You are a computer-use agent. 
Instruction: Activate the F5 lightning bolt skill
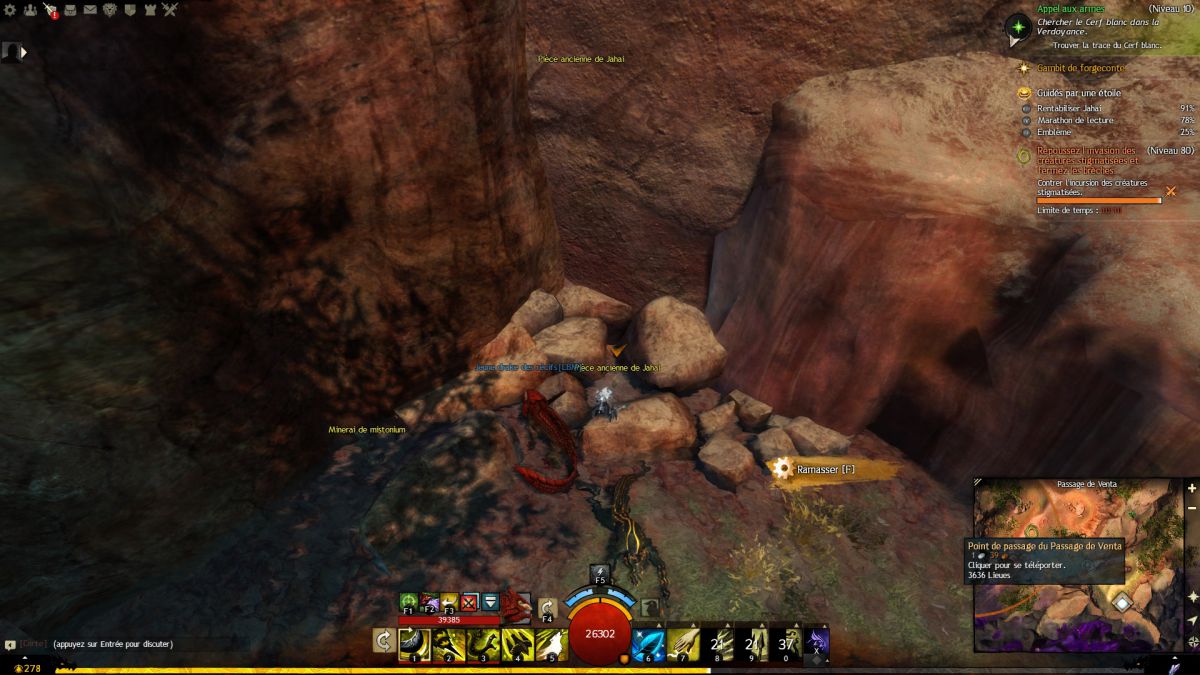(600, 573)
